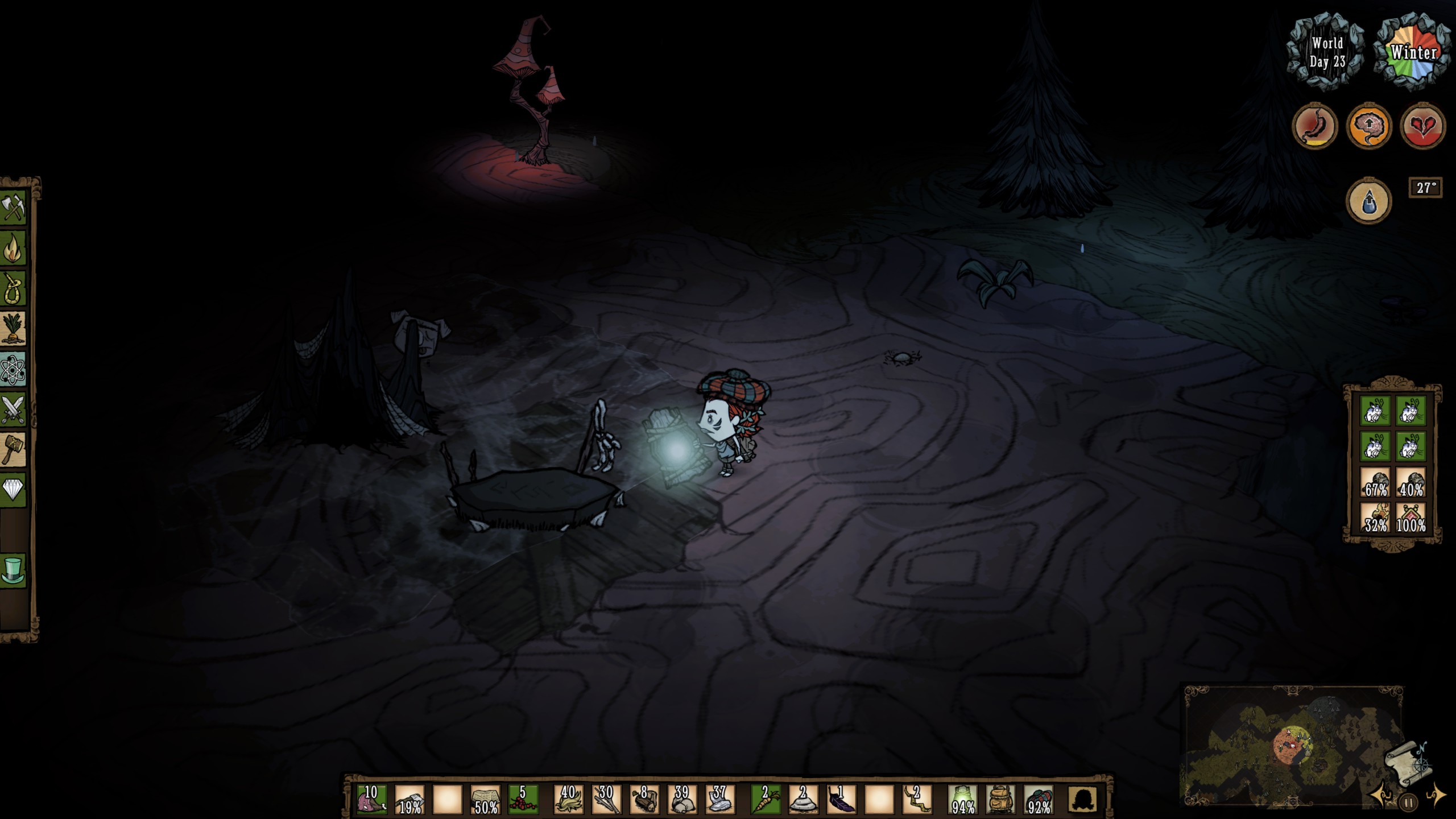Viewport: 1456px width, 819px height.
Task: Click the Winter season clock
Action: (x=1412, y=51)
